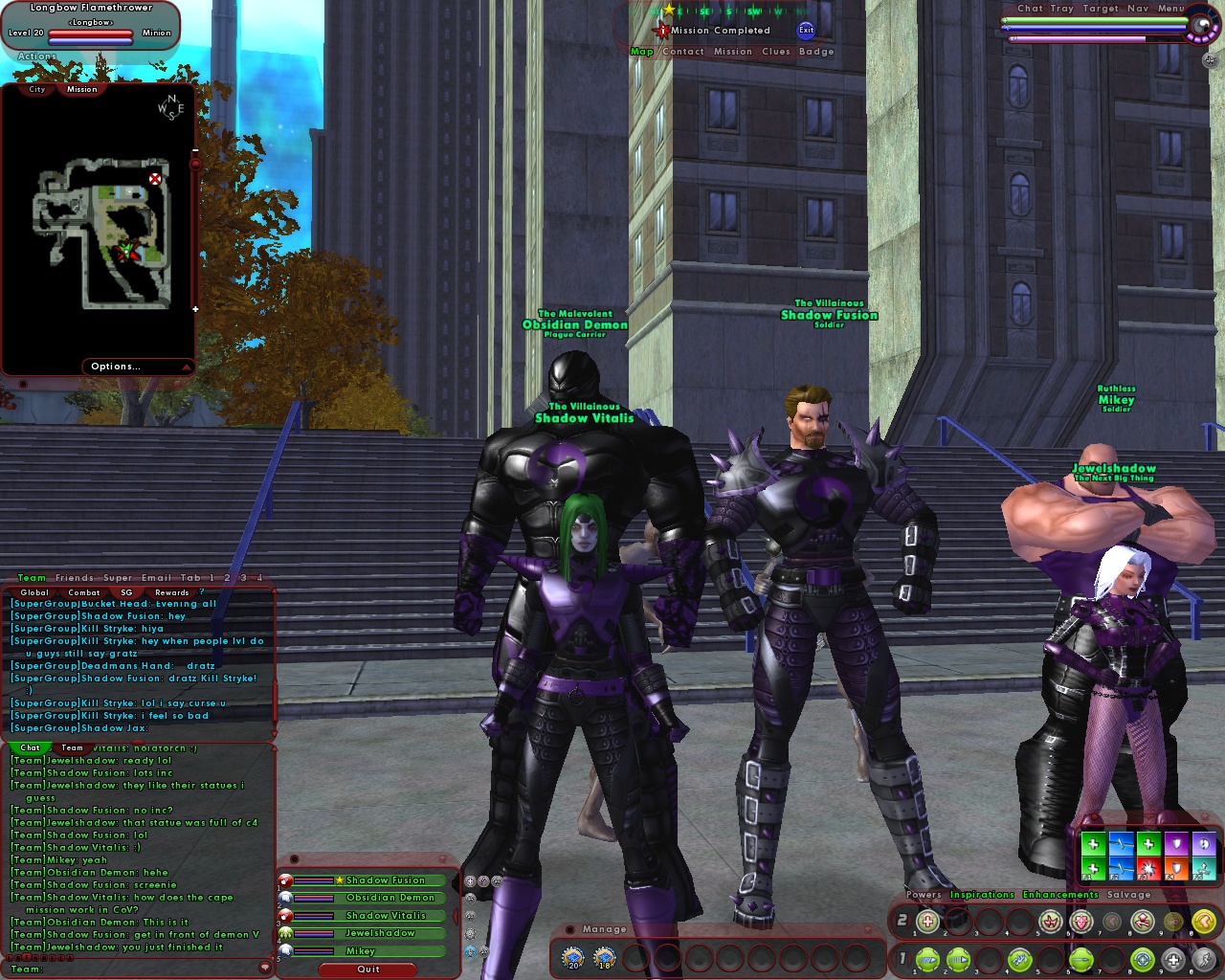Viewport: 1225px width, 980px height.
Task: Open Options... in the map window
Action: coord(116,366)
